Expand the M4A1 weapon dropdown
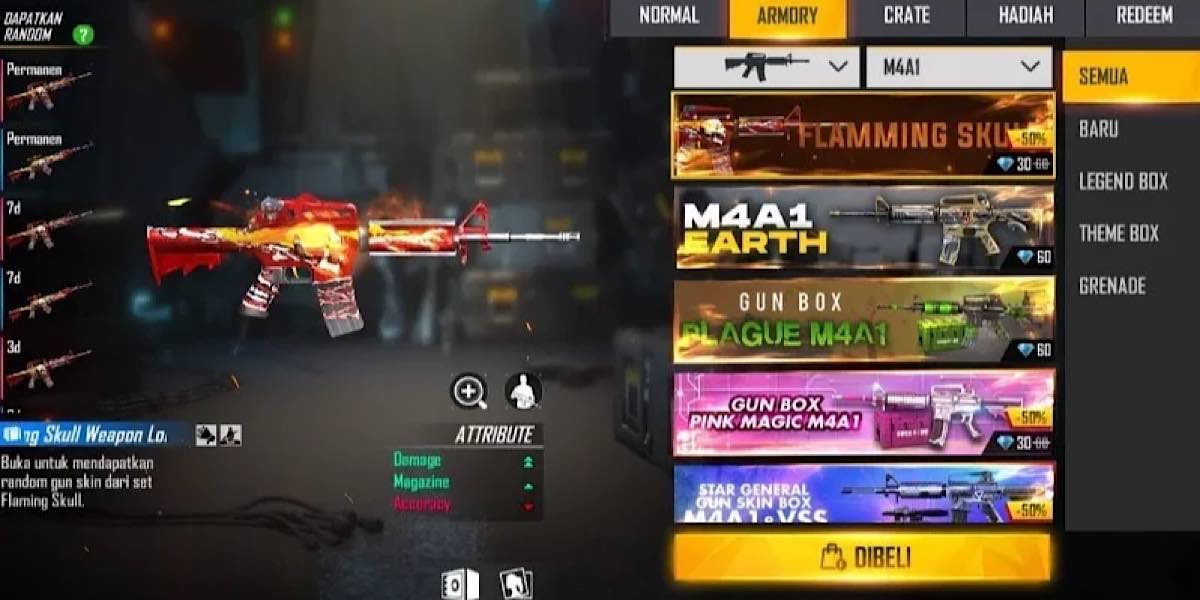1200x600 pixels. 959,67
